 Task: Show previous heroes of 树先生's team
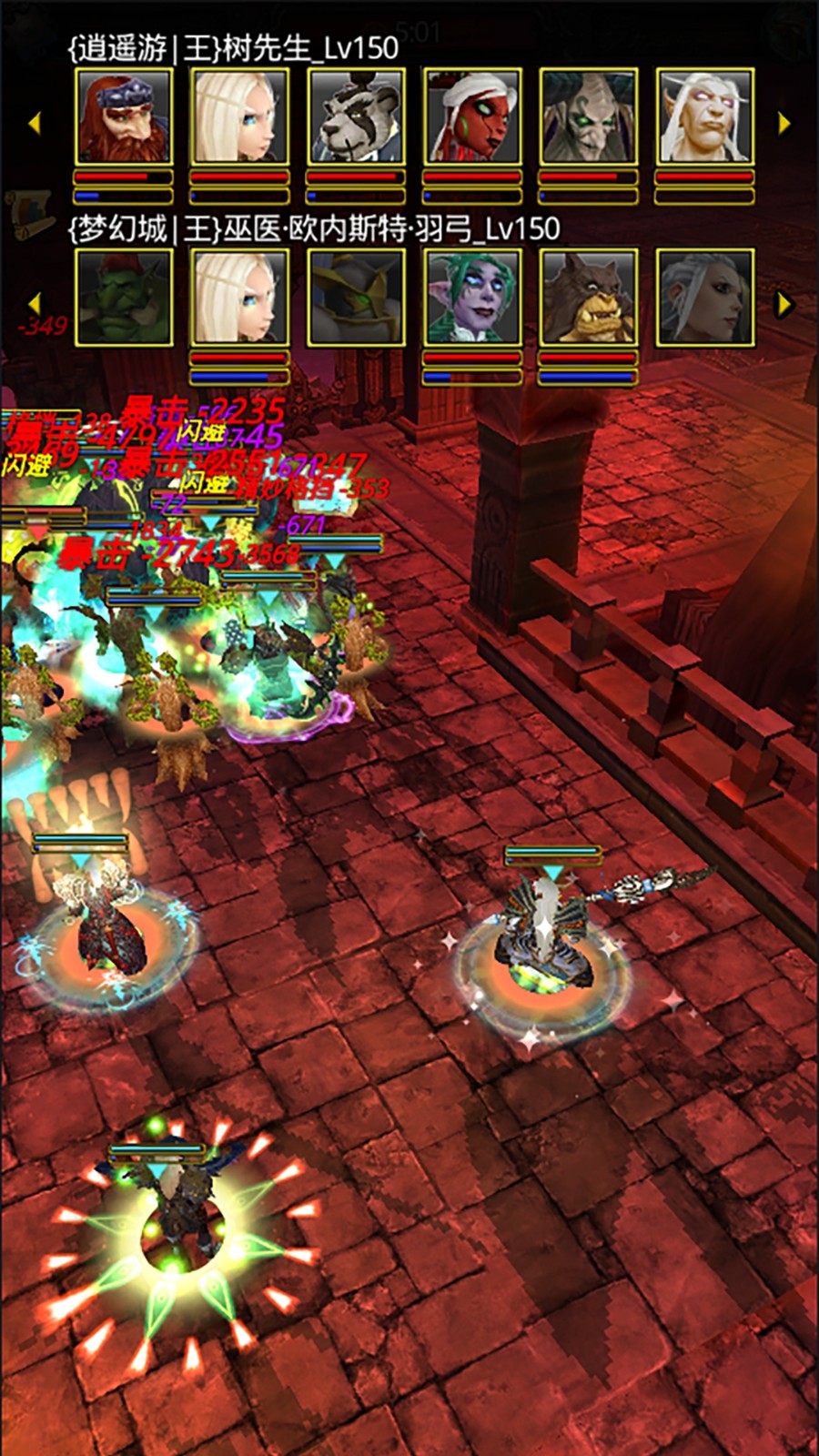tap(35, 123)
